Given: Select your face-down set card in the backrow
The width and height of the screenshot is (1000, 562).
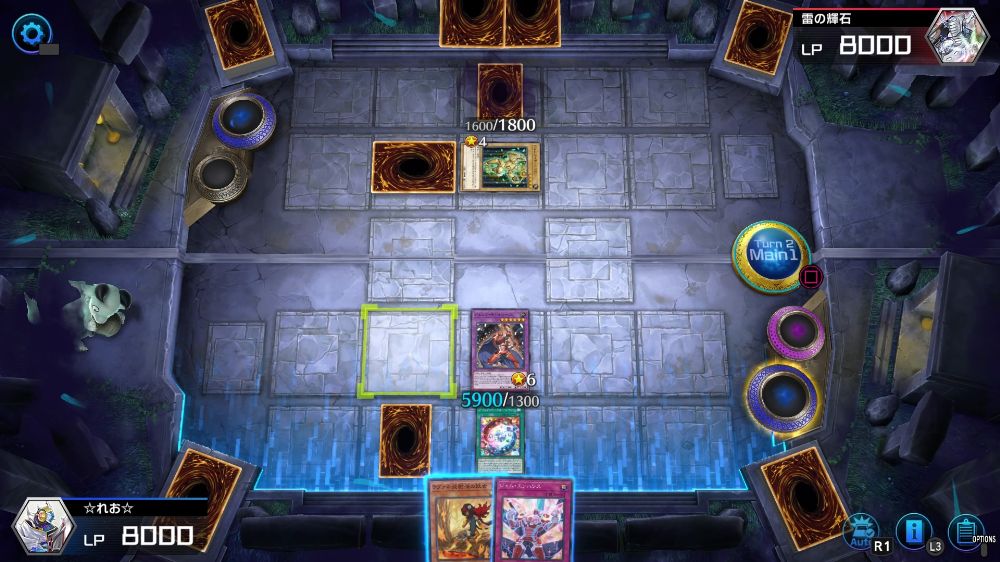Looking at the screenshot, I should pyautogui.click(x=405, y=440).
